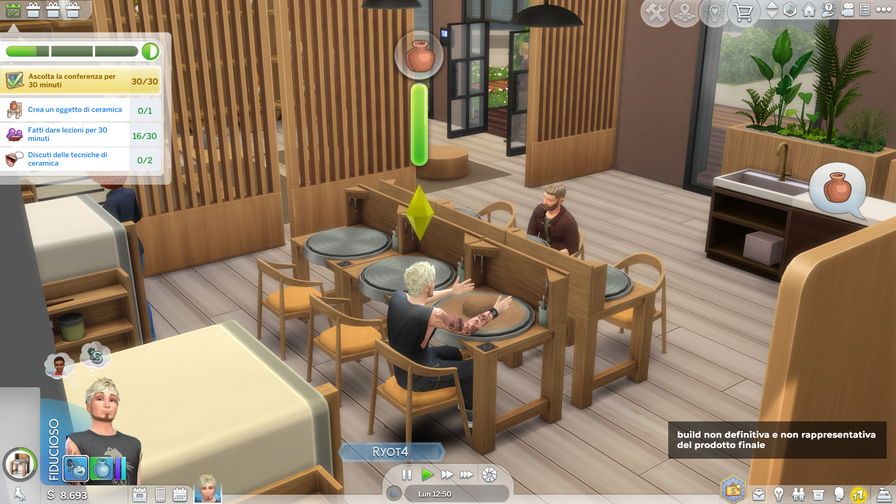Click the lightbulb icon in the top bar
The width and height of the screenshot is (896, 504).
(x=714, y=13)
